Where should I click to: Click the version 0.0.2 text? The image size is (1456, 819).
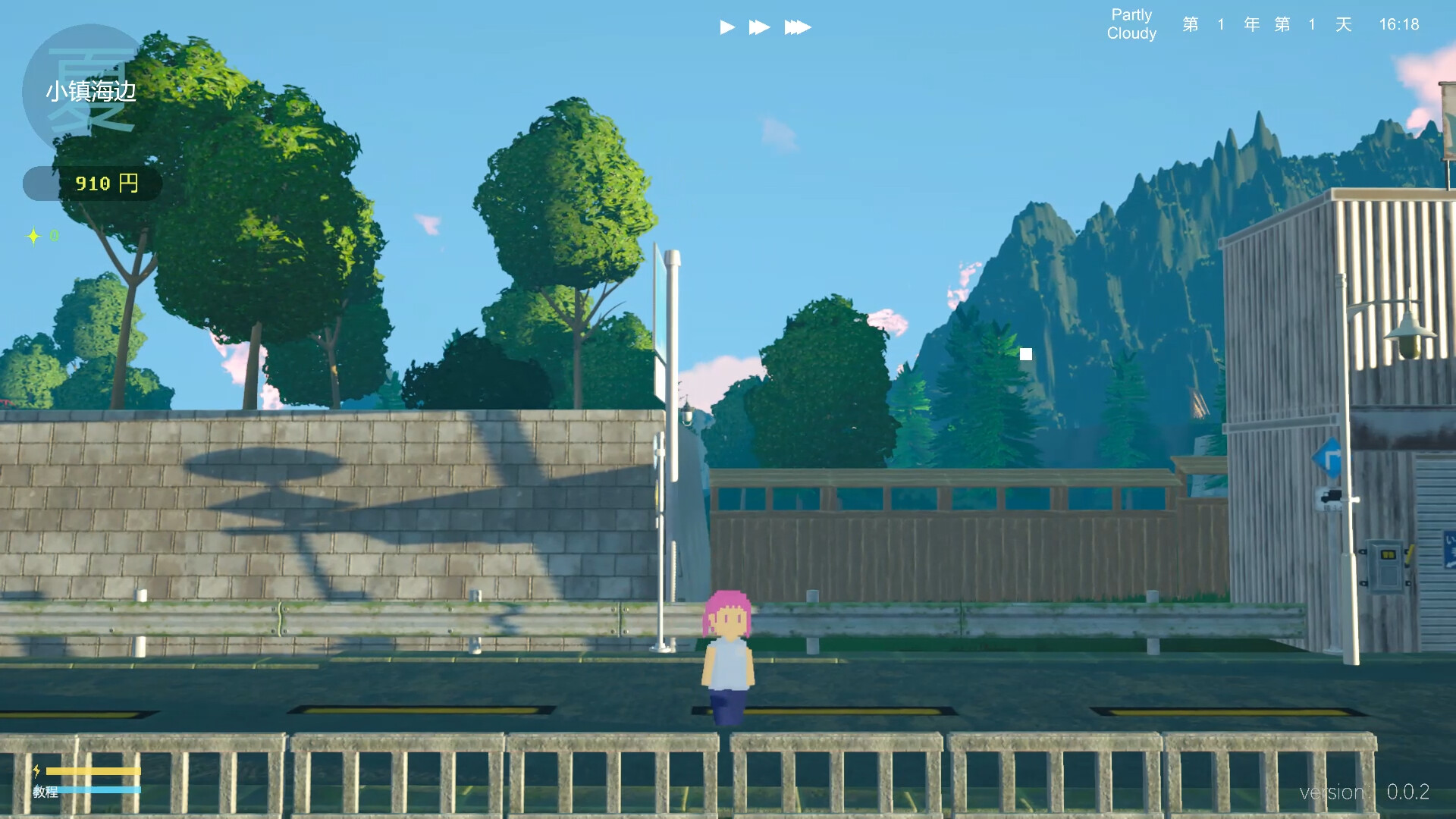coord(1365,792)
